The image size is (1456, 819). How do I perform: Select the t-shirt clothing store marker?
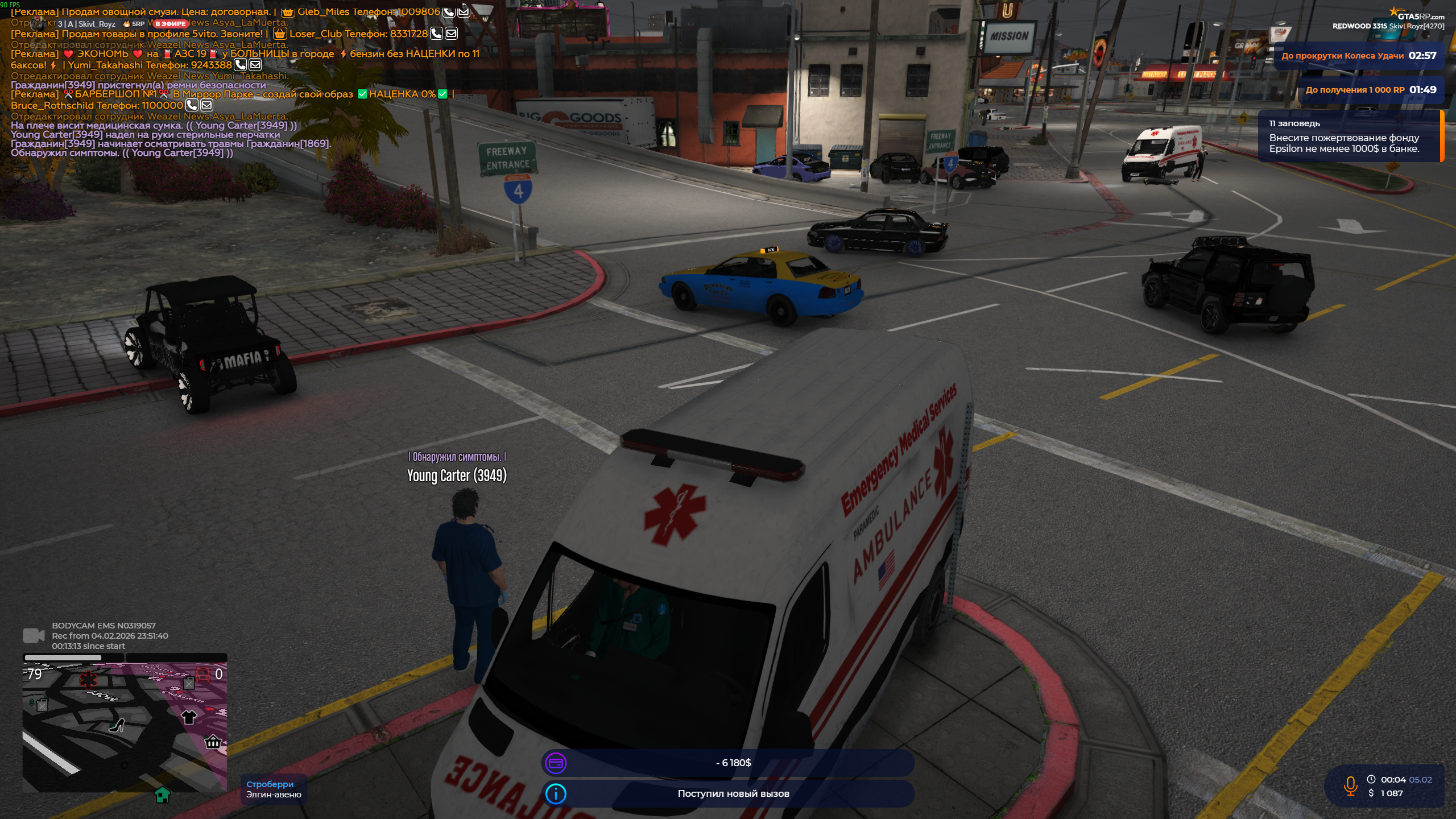[189, 717]
